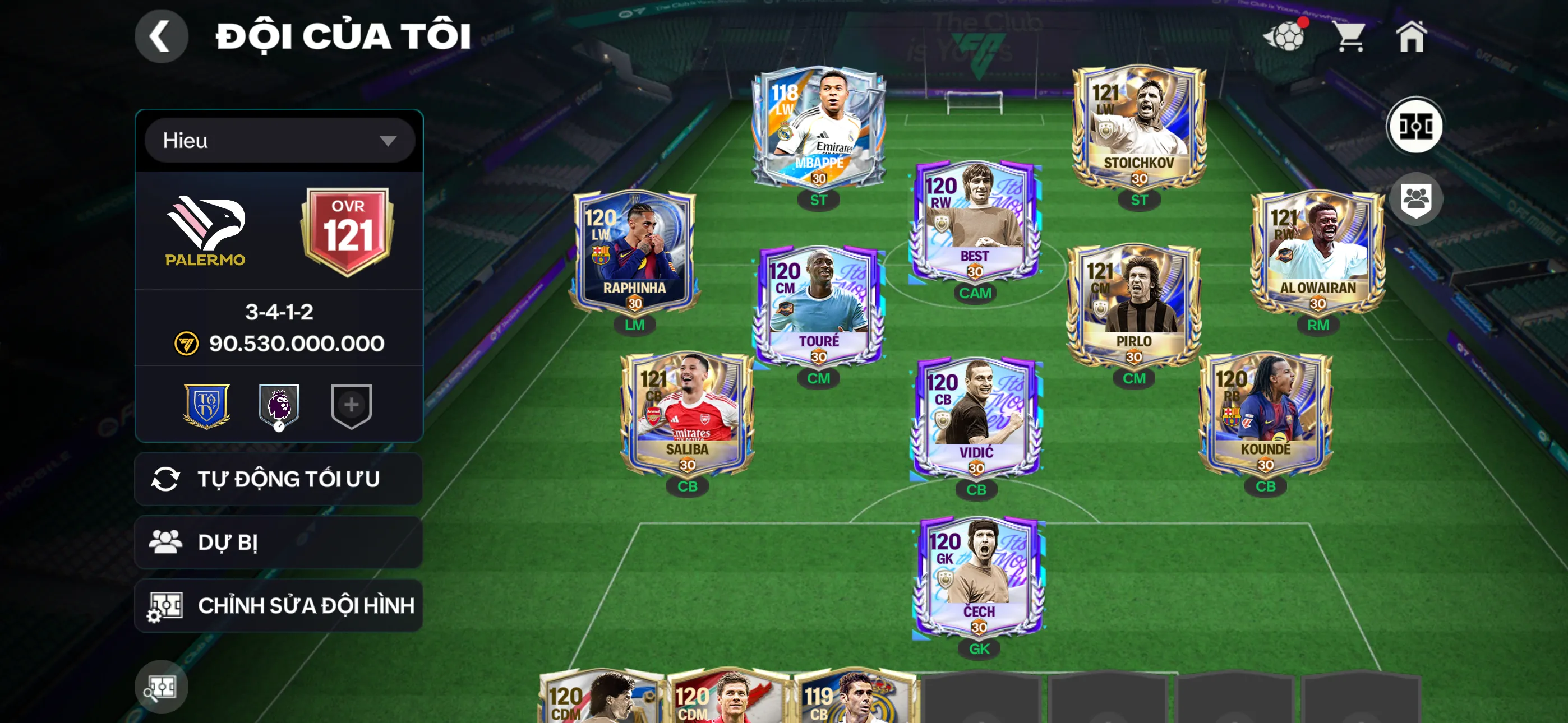Tap the TỰ ĐỘNG TỐI ƯU button
This screenshot has width=1568, height=723.
pyautogui.click(x=279, y=479)
